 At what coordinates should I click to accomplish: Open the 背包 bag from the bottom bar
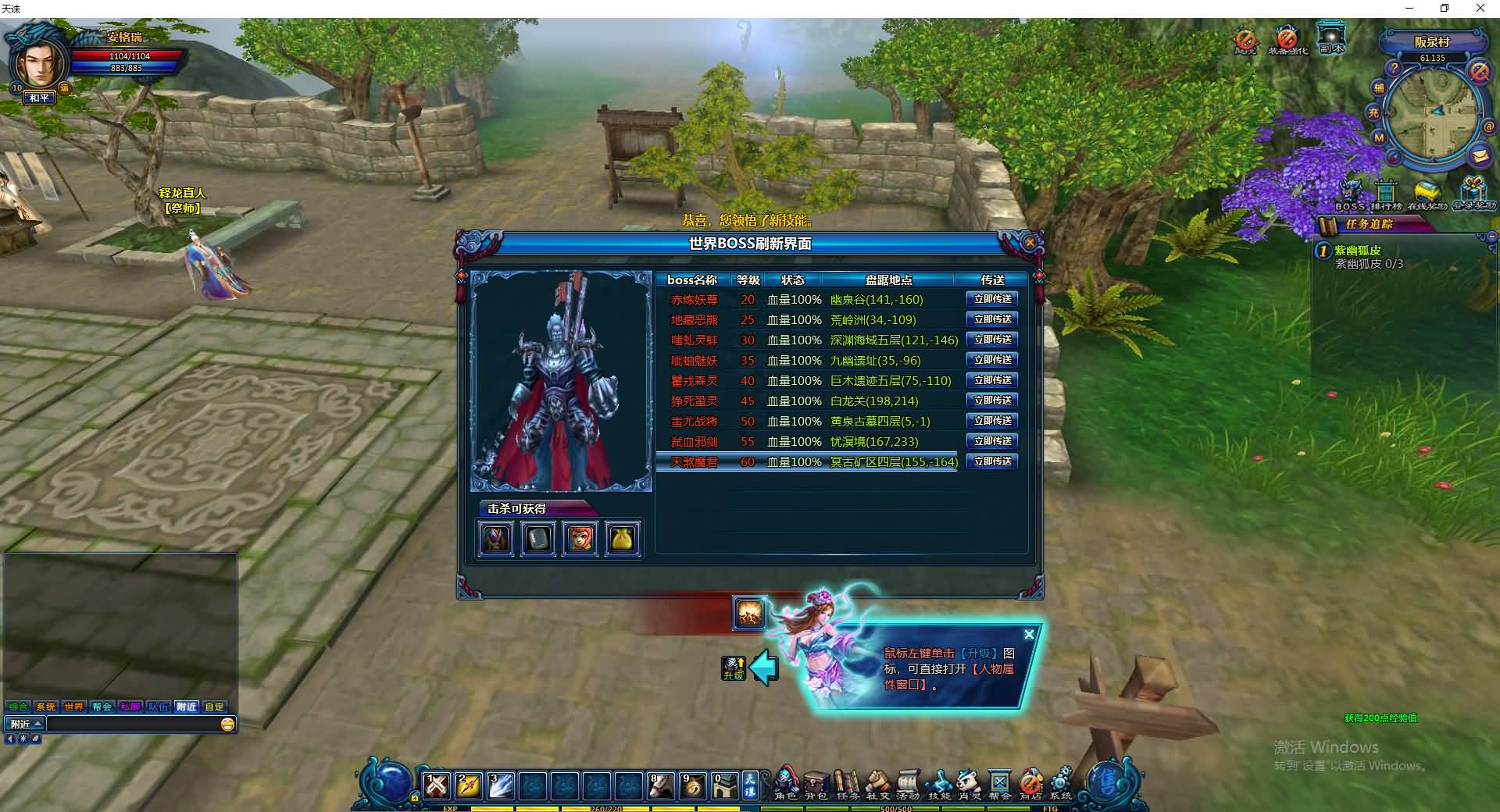click(x=816, y=784)
